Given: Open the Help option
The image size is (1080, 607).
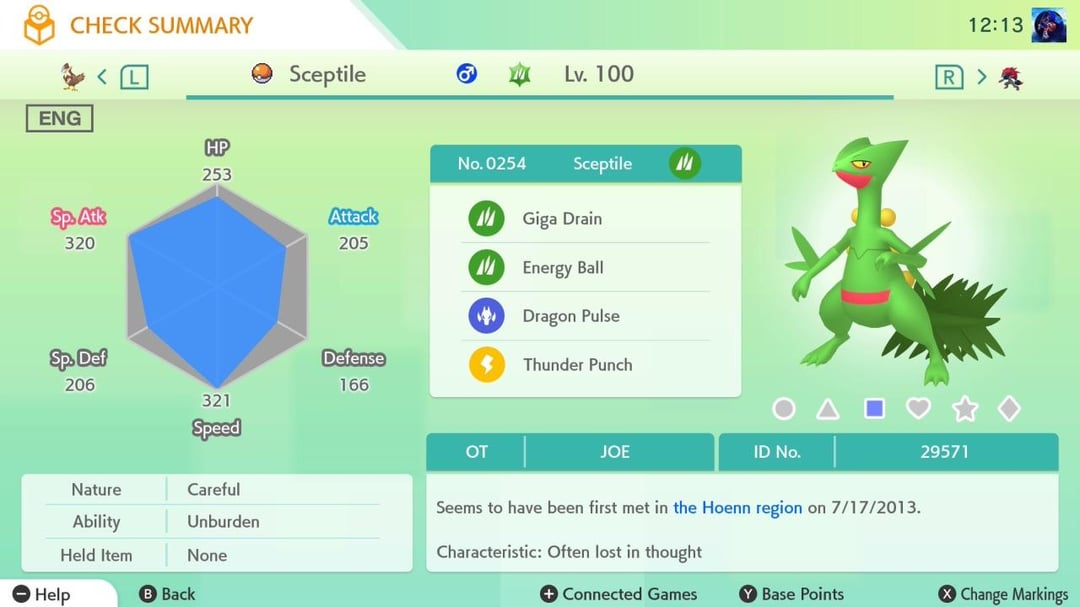Looking at the screenshot, I should 42,594.
